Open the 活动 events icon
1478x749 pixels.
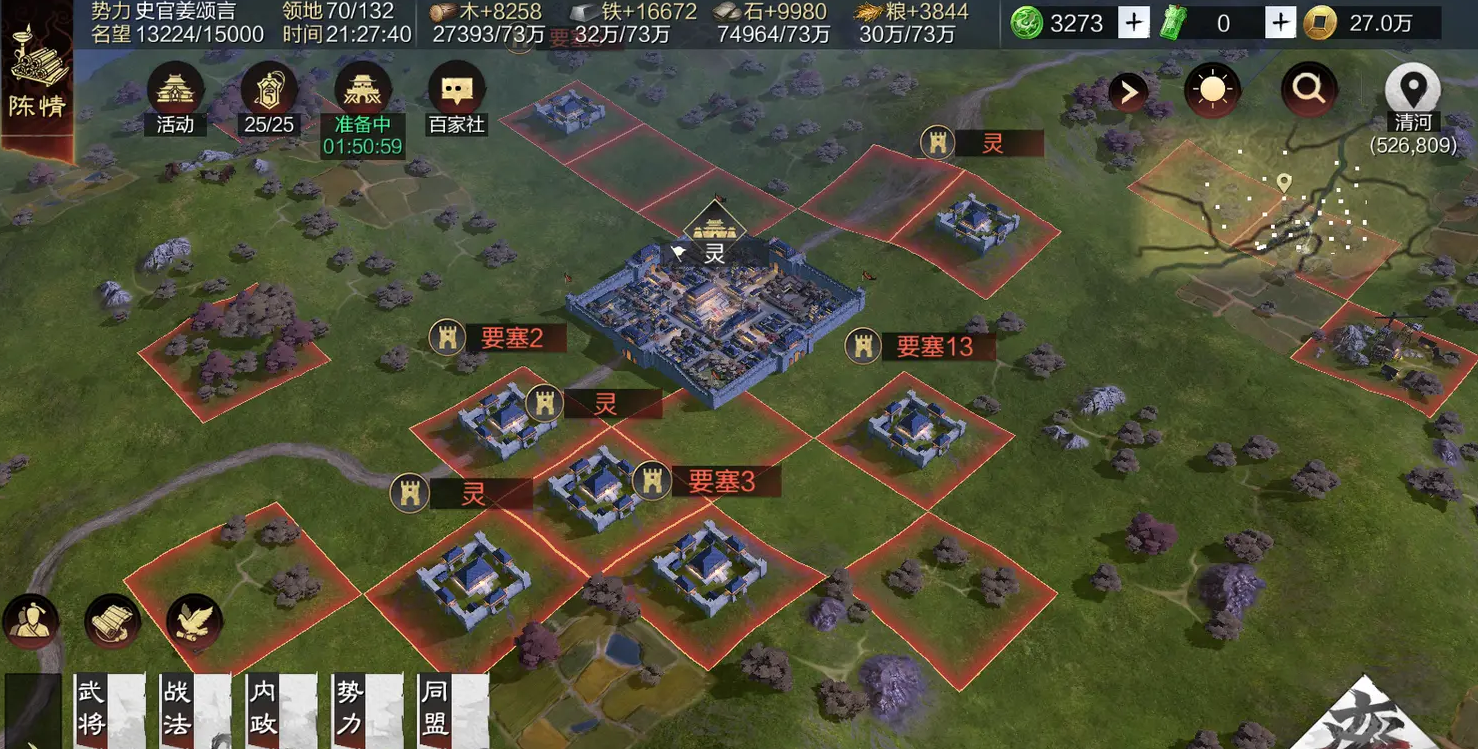click(175, 92)
